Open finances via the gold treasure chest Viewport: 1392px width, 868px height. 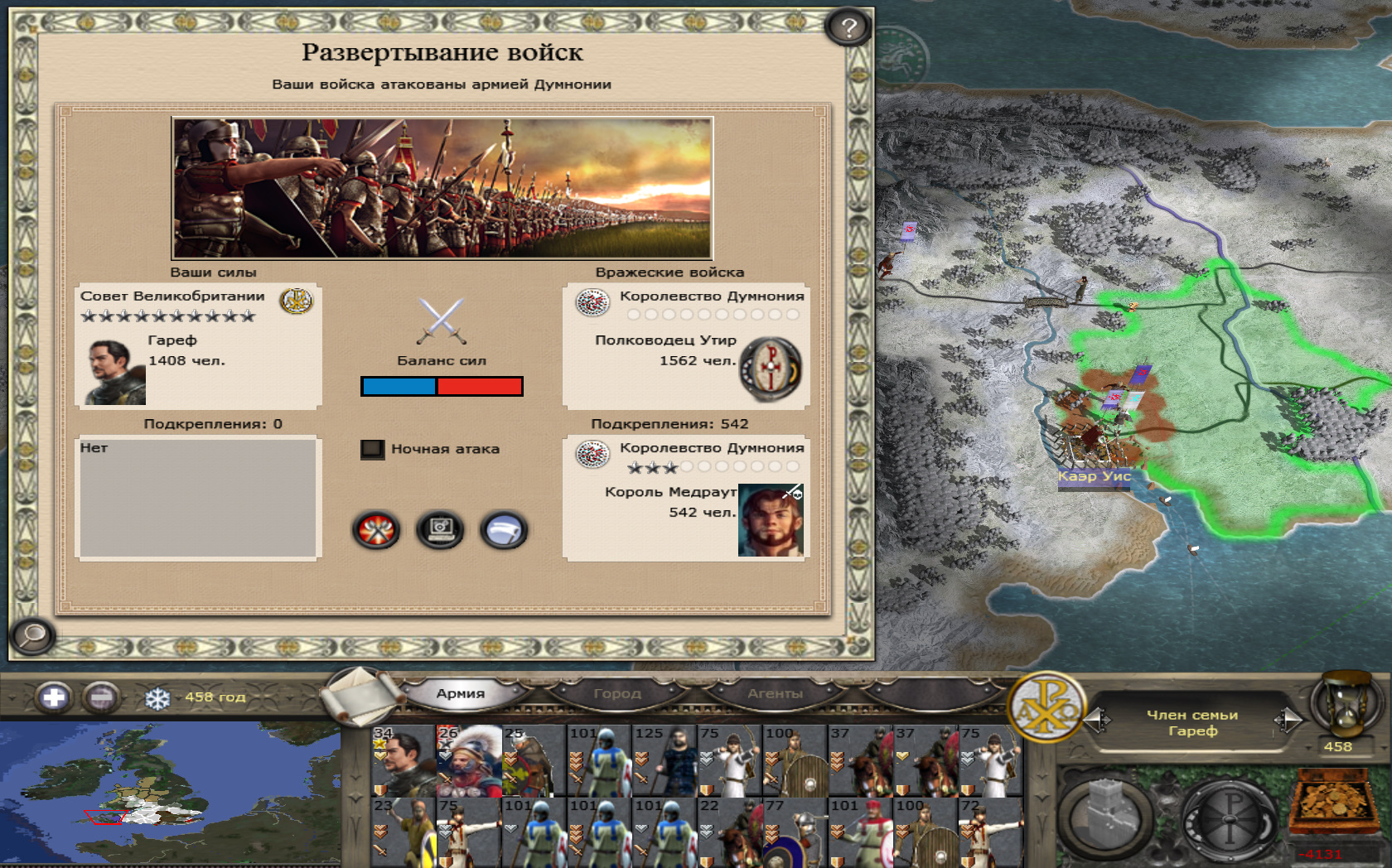tap(1332, 803)
